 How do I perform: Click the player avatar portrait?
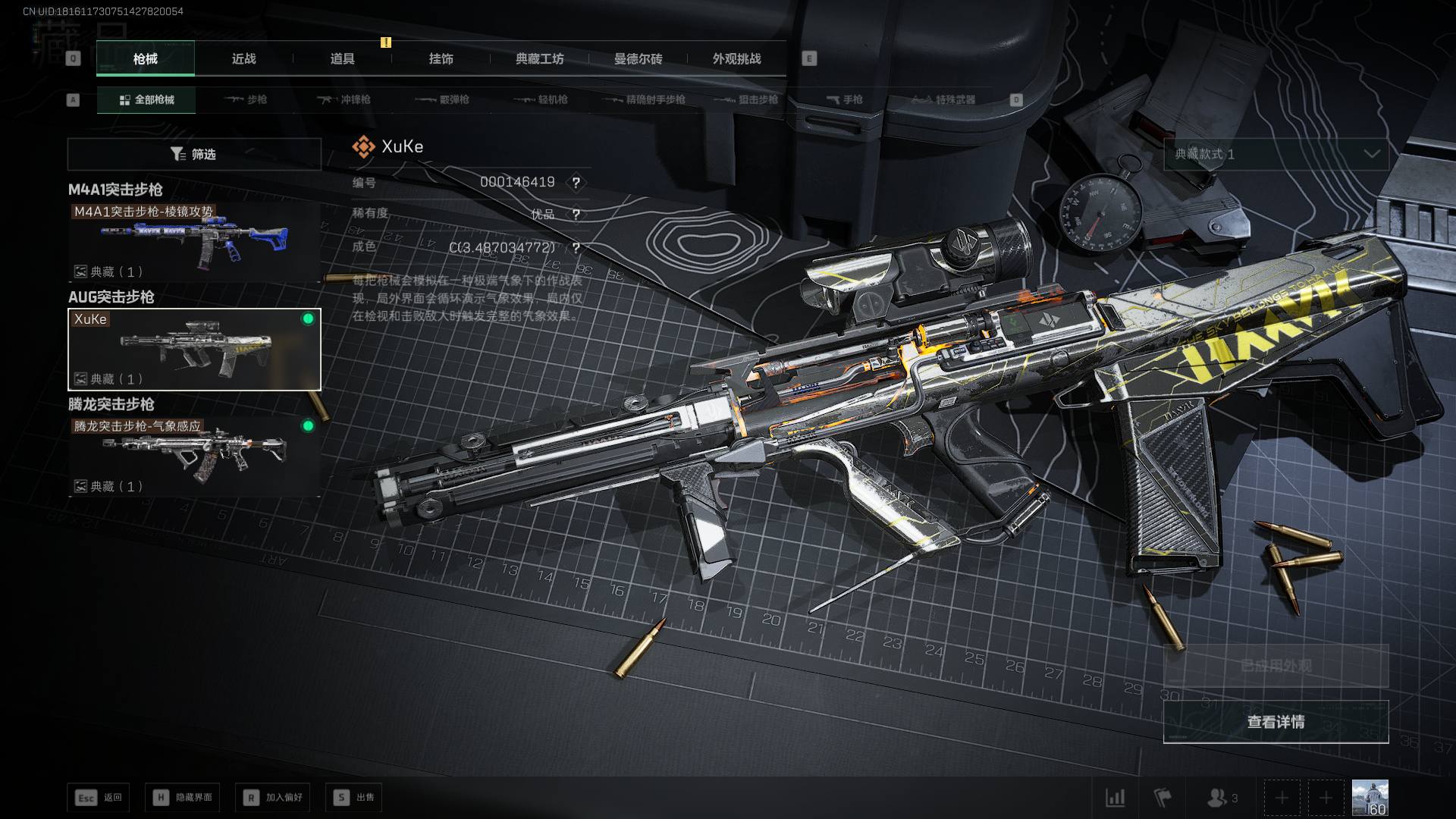coord(1370,798)
